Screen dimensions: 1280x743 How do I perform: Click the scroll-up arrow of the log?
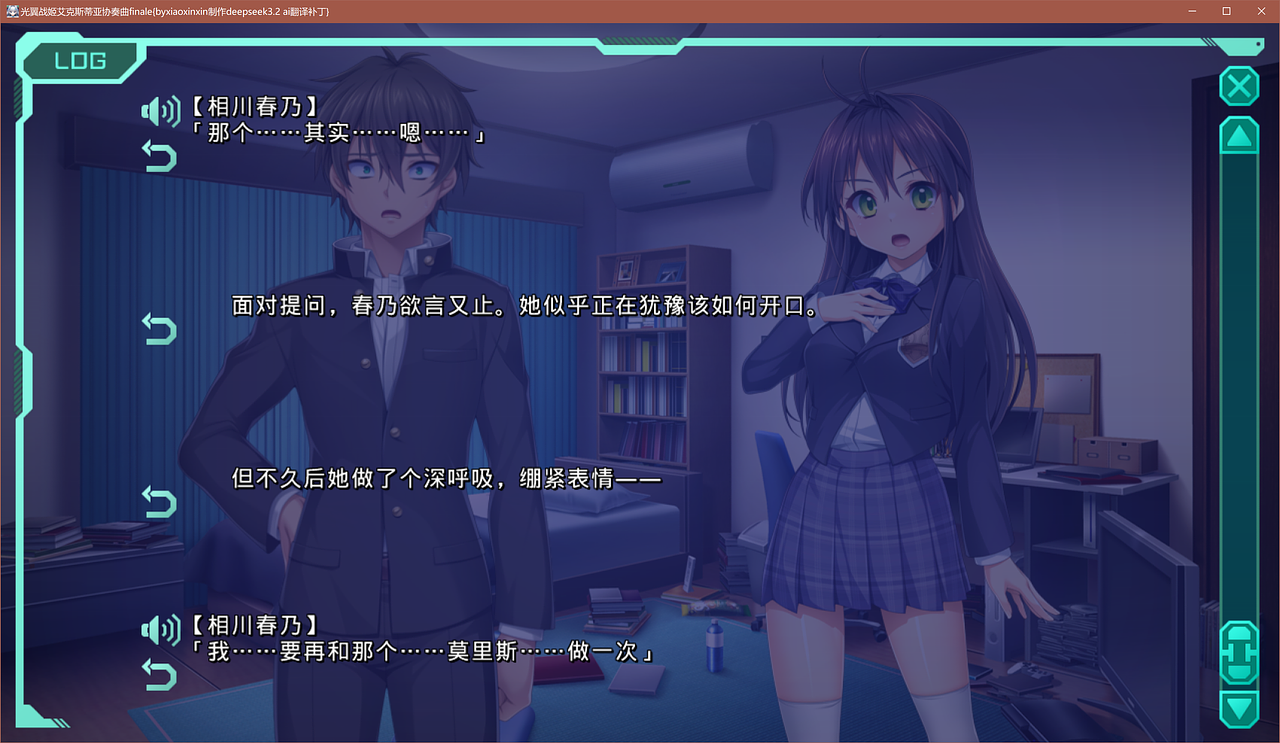(1239, 136)
